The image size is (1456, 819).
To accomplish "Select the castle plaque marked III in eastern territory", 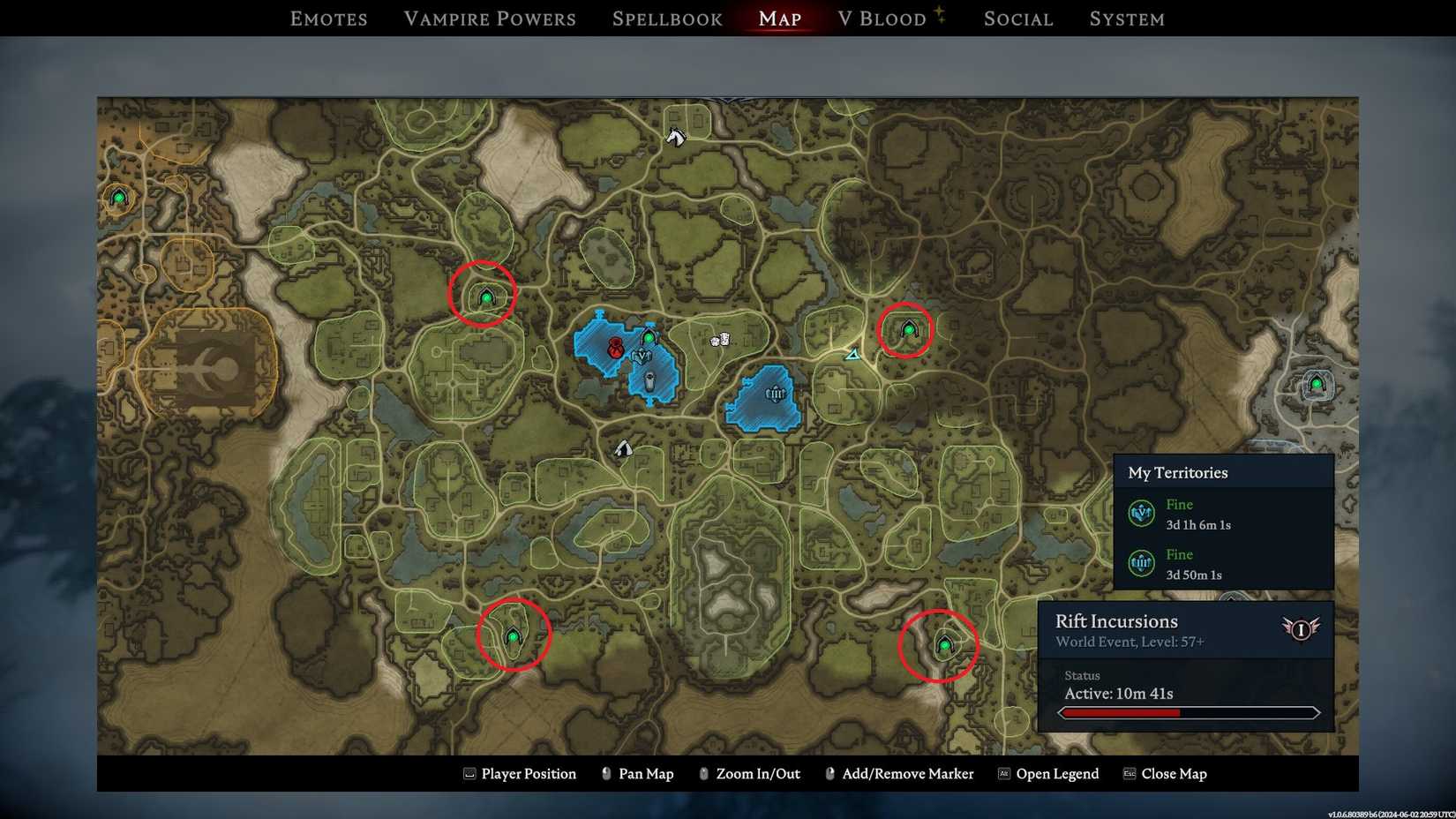I will 776,394.
